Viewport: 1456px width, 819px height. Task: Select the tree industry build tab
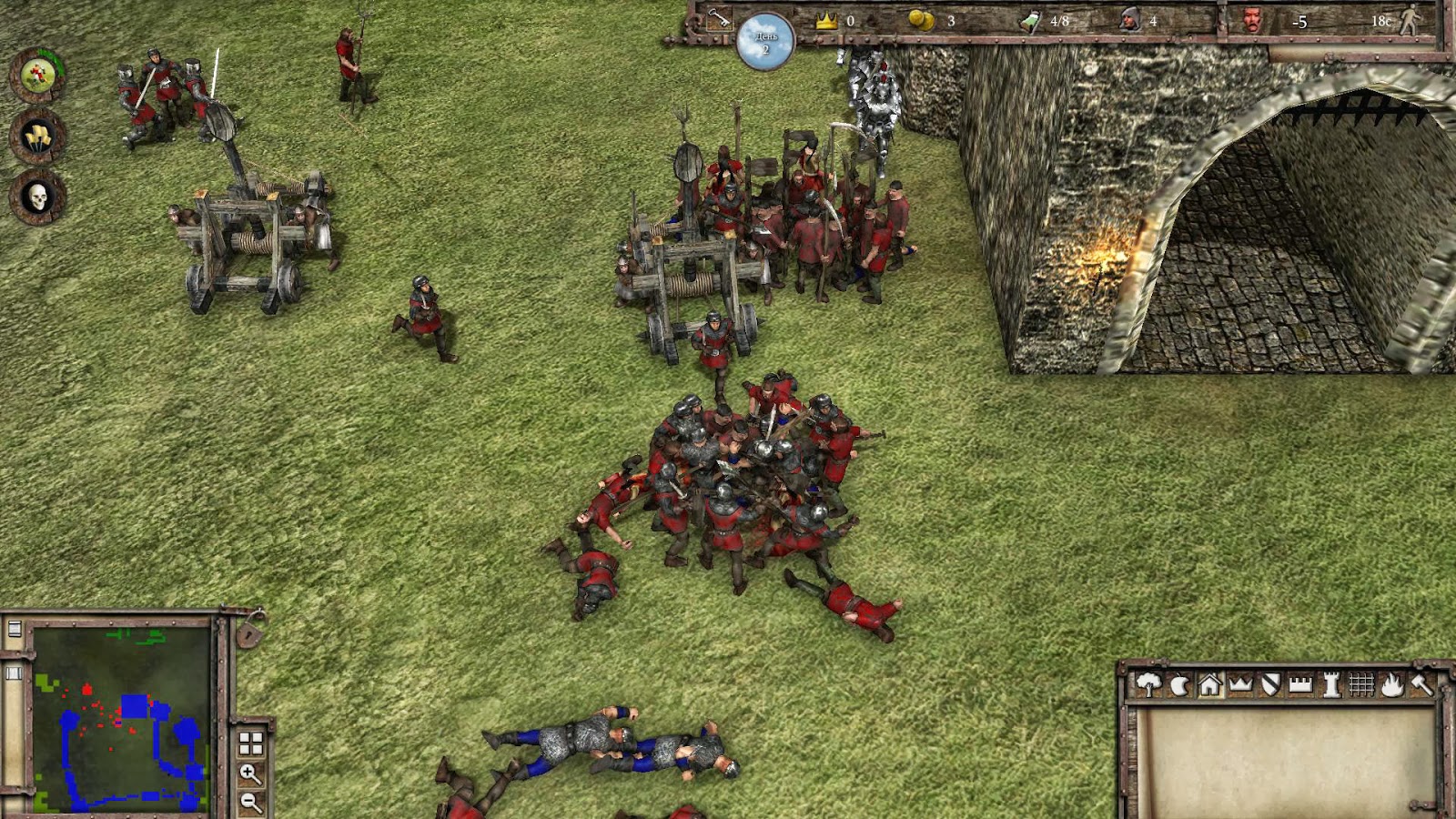(x=1148, y=684)
